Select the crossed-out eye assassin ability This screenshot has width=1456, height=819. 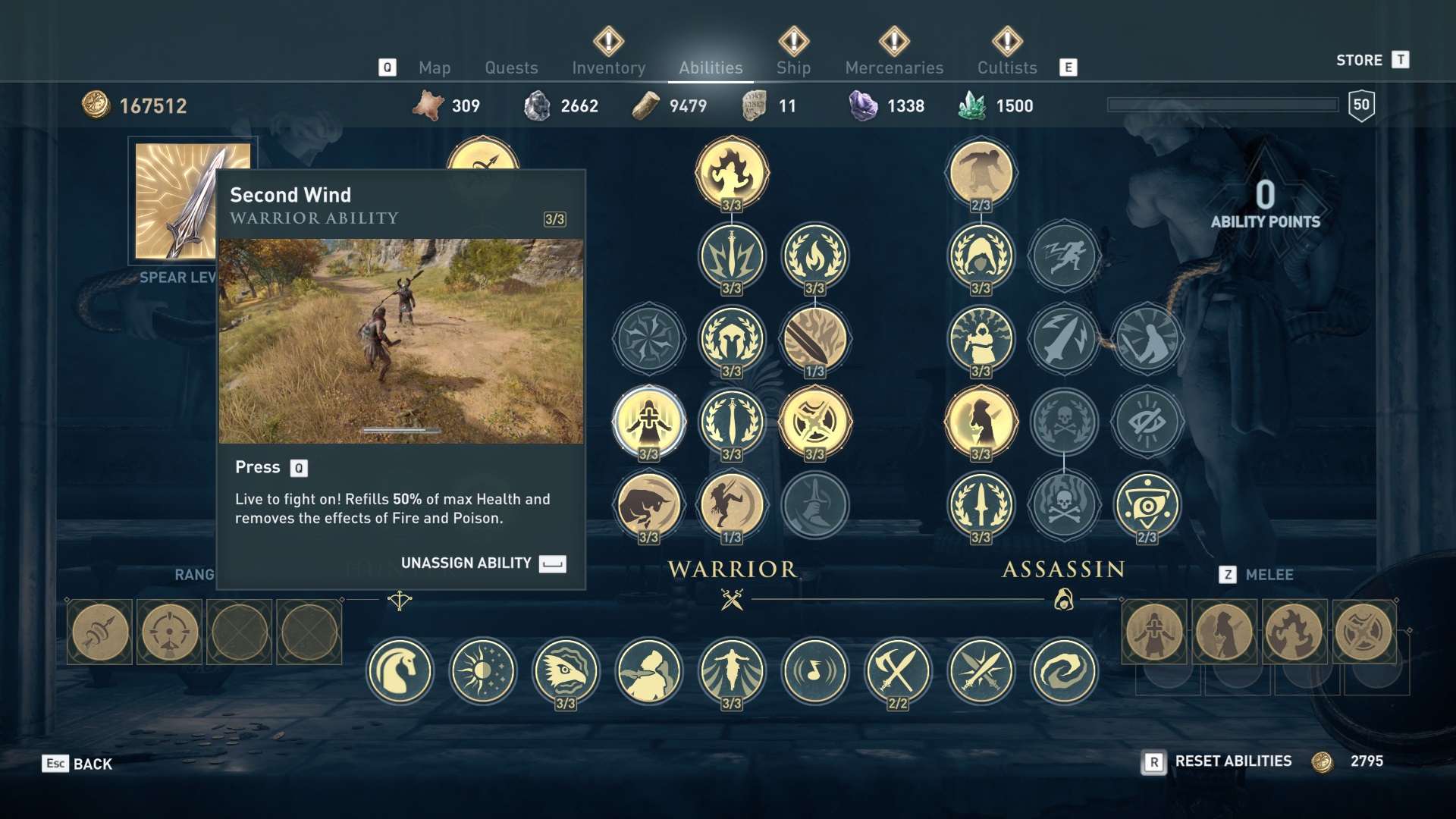pyautogui.click(x=1147, y=421)
